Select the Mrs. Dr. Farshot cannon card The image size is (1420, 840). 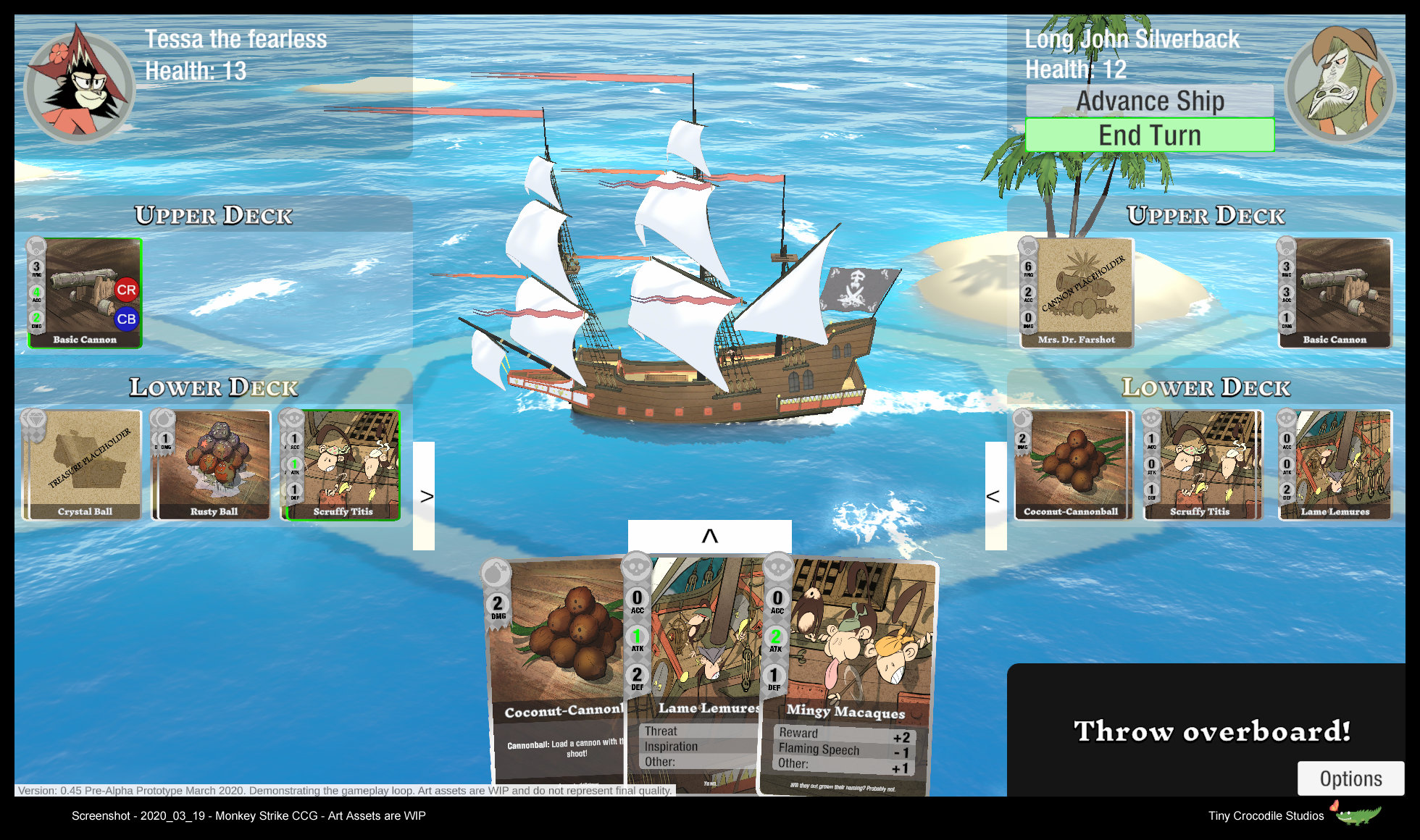pos(1077,293)
